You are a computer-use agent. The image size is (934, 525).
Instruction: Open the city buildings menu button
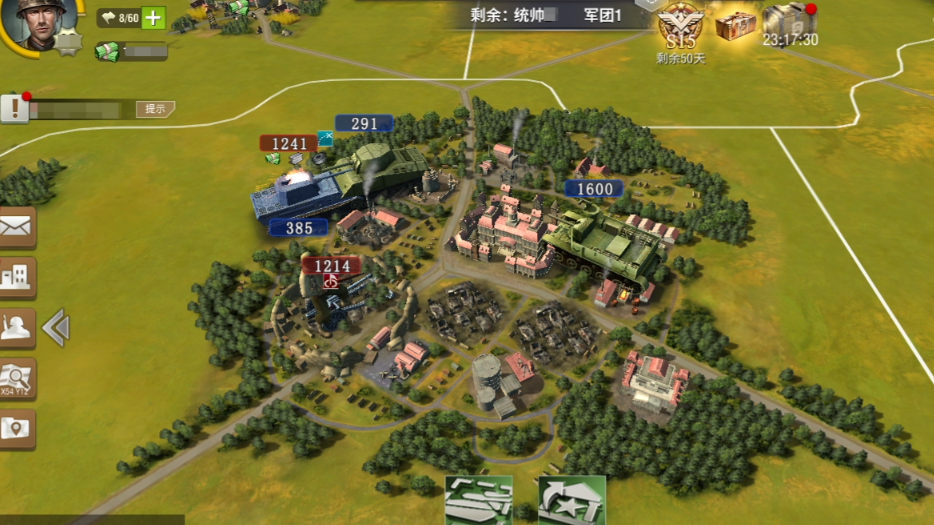click(x=17, y=278)
